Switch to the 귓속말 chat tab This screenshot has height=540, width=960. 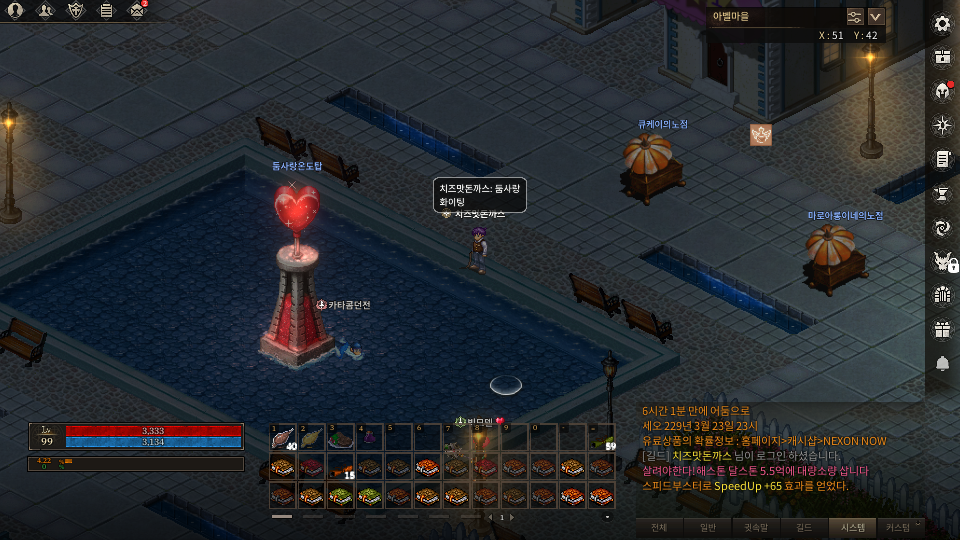click(x=756, y=526)
